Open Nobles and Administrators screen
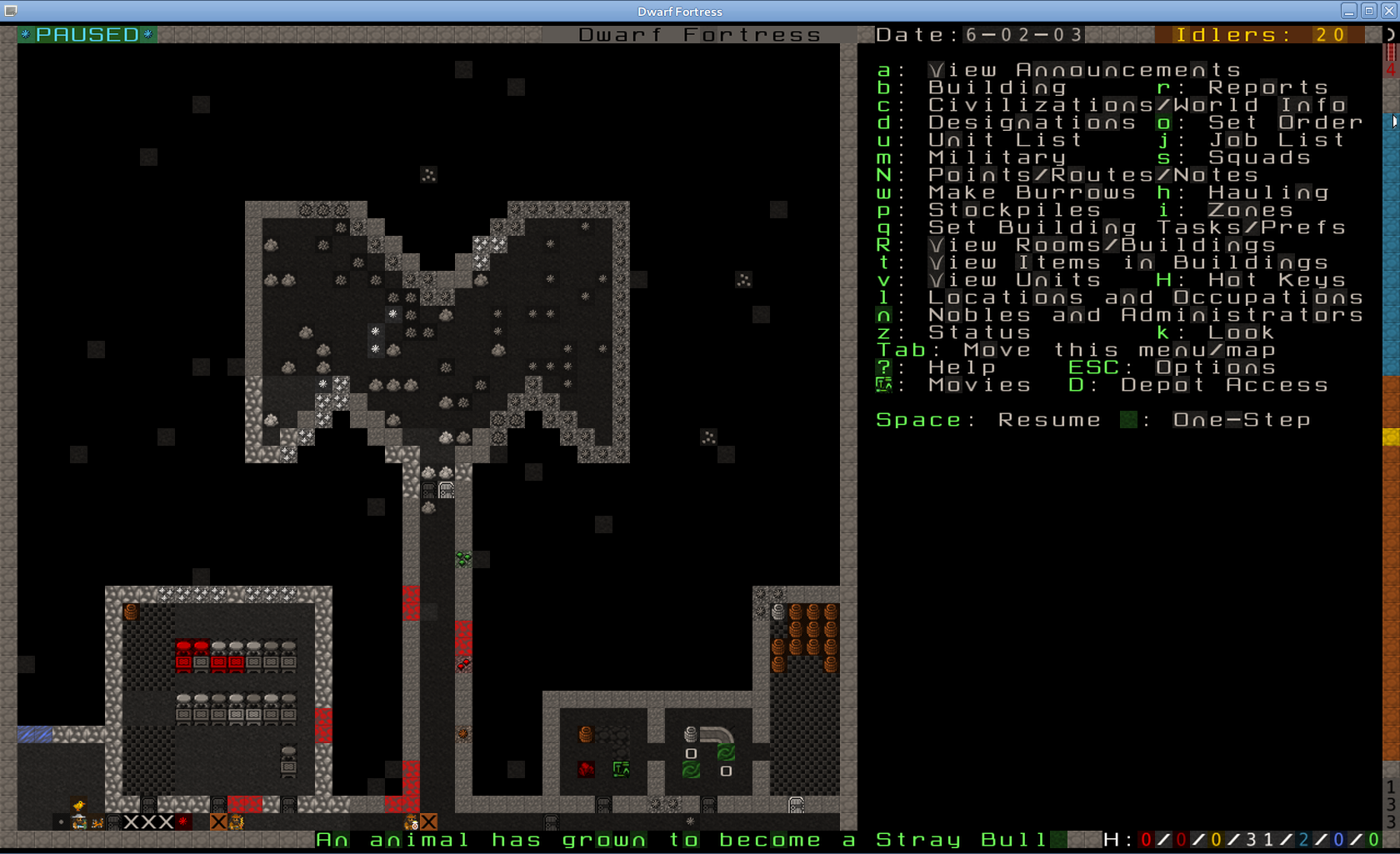Image resolution: width=1400 pixels, height=854 pixels. click(1145, 315)
